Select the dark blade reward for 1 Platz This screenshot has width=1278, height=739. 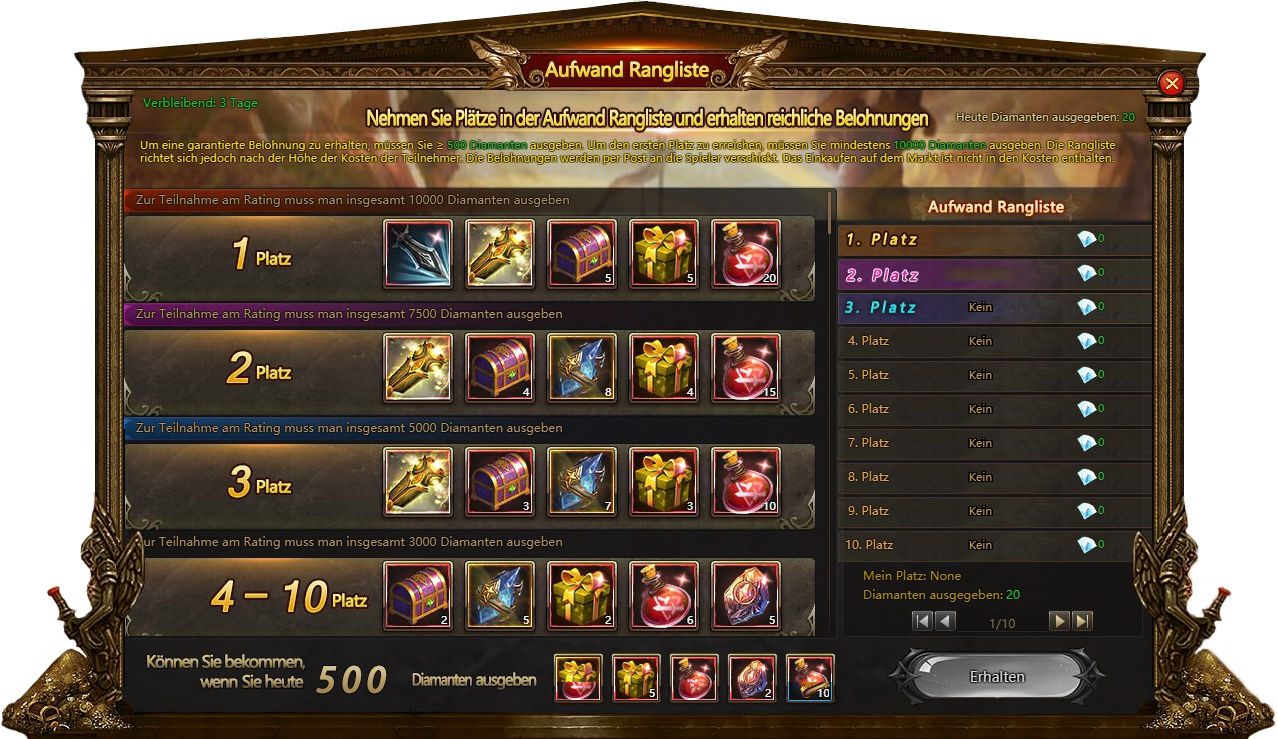418,254
